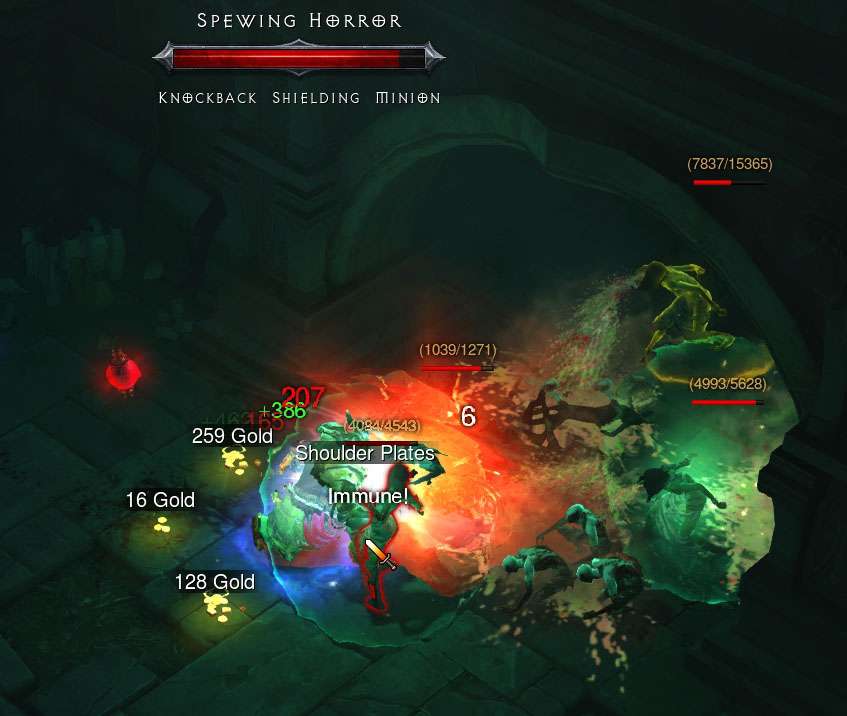Pick up the Shoulder Plates item label

(365, 453)
